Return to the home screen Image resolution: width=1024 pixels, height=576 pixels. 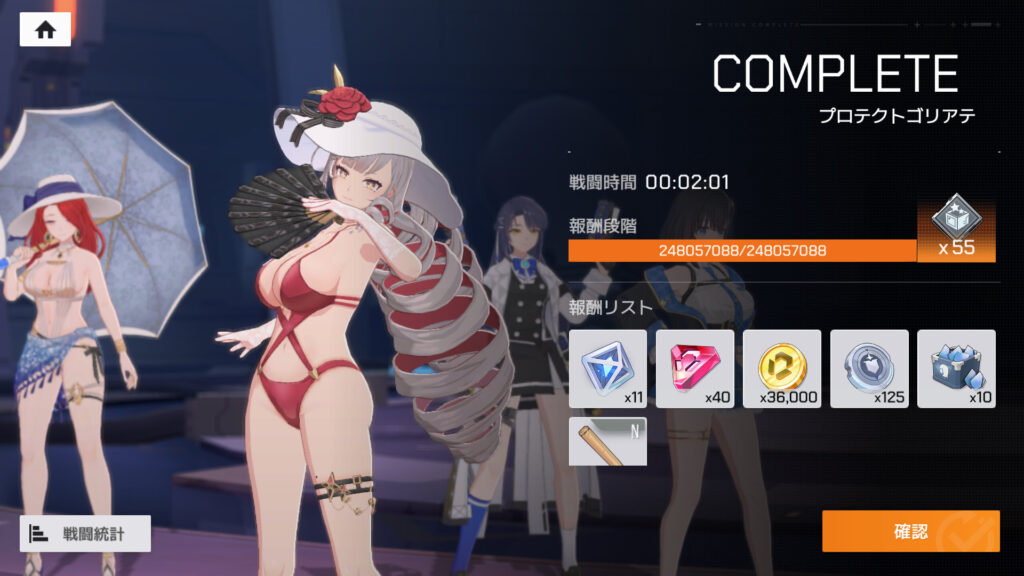click(x=45, y=30)
